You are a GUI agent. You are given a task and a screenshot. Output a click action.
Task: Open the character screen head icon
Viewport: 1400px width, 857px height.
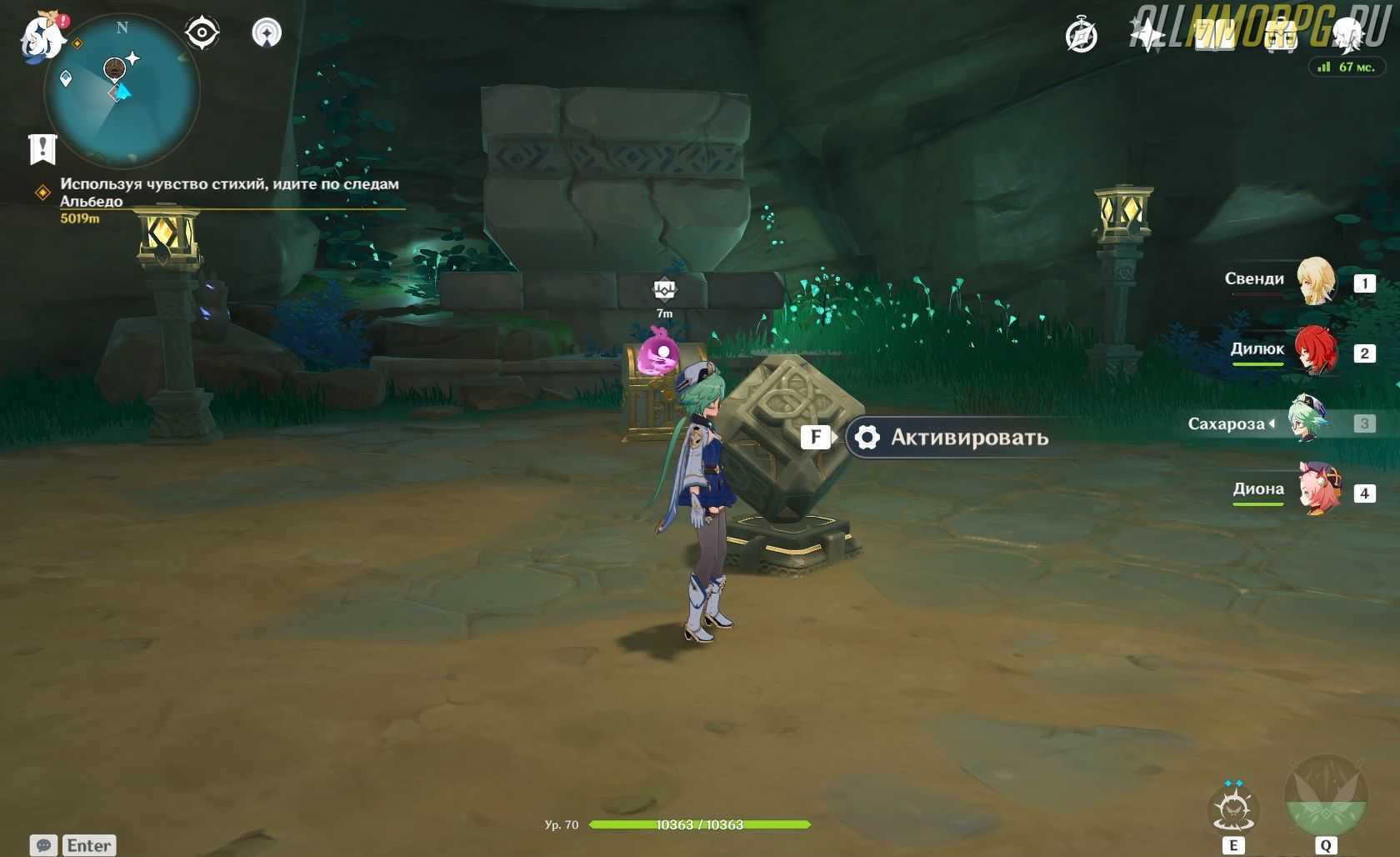[x=1347, y=35]
